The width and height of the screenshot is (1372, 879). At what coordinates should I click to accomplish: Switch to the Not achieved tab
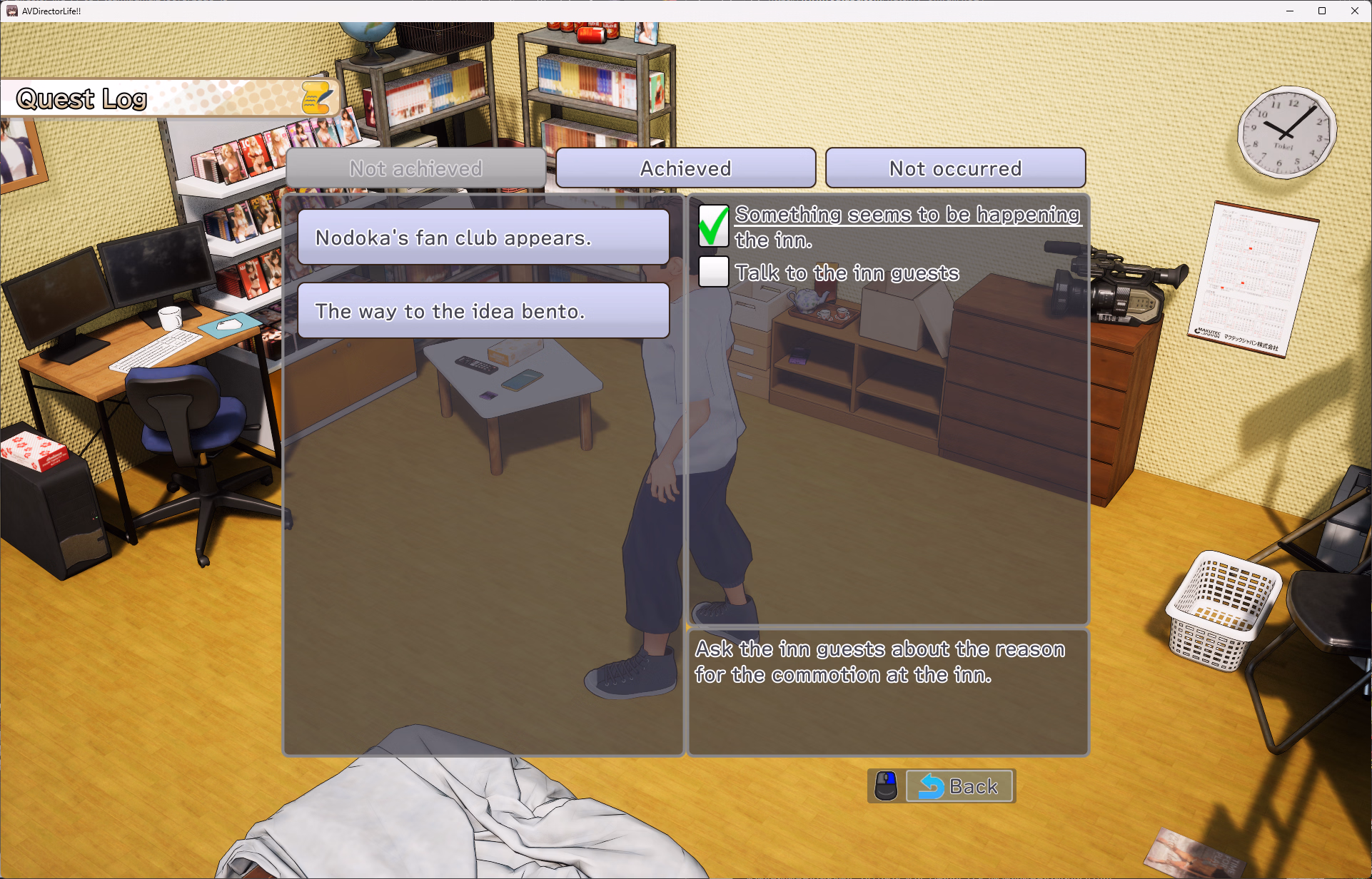pos(415,168)
